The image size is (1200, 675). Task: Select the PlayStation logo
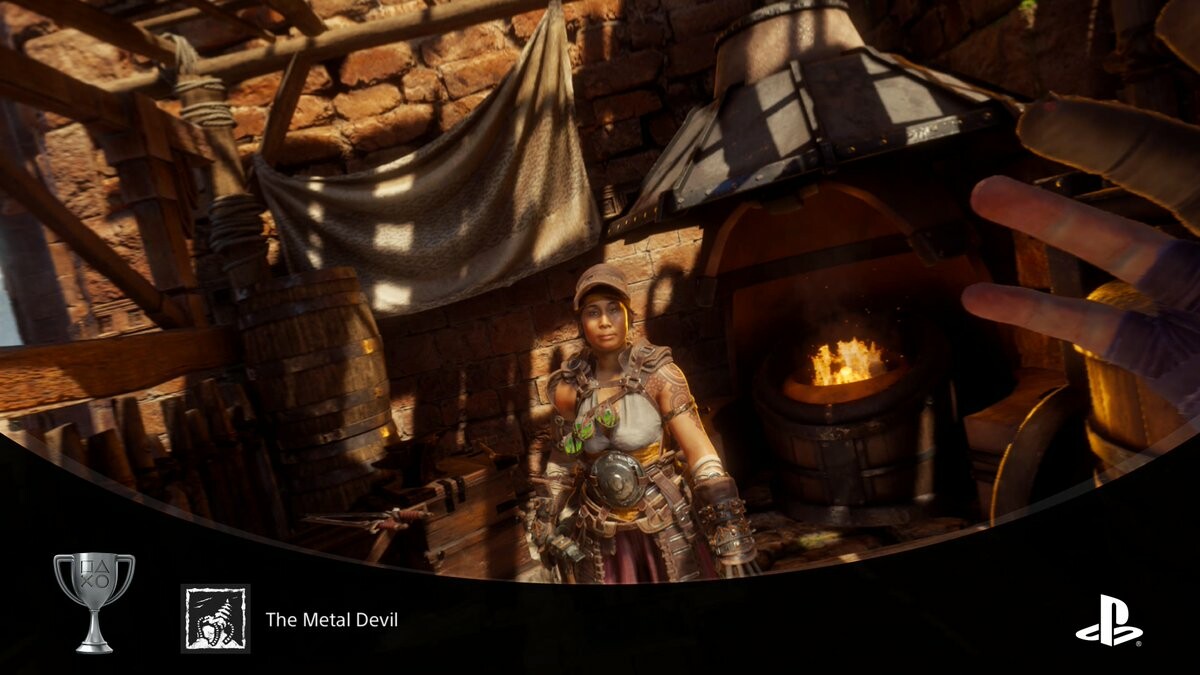[1108, 620]
